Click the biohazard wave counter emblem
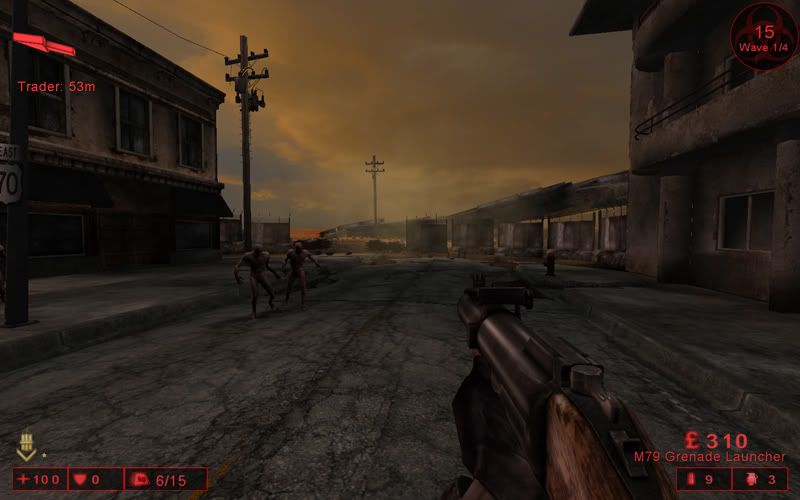This screenshot has width=800, height=500. click(x=764, y=37)
